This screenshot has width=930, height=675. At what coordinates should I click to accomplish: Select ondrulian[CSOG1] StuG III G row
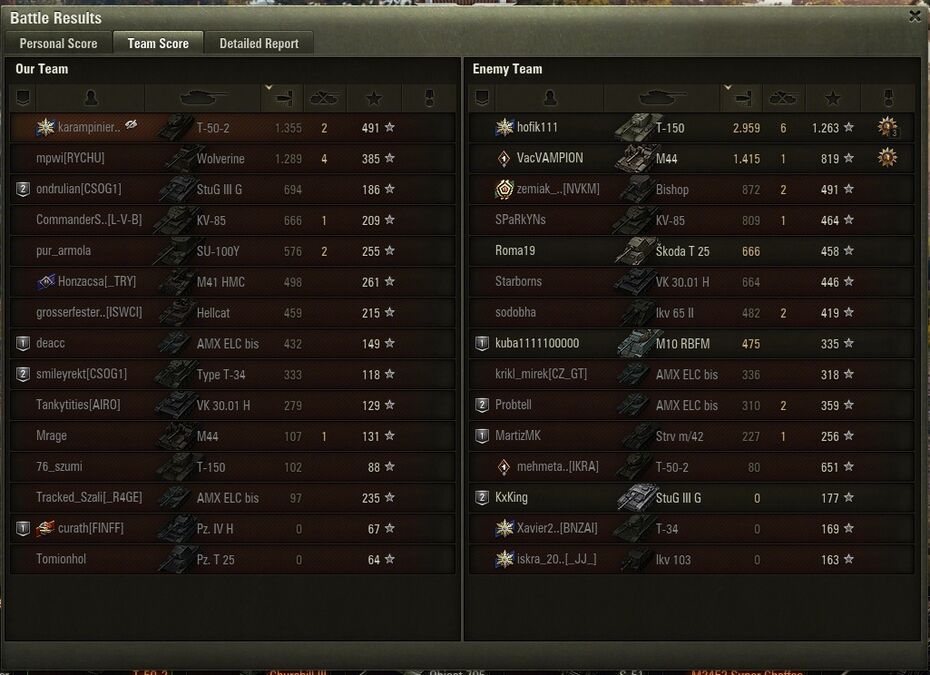point(232,189)
